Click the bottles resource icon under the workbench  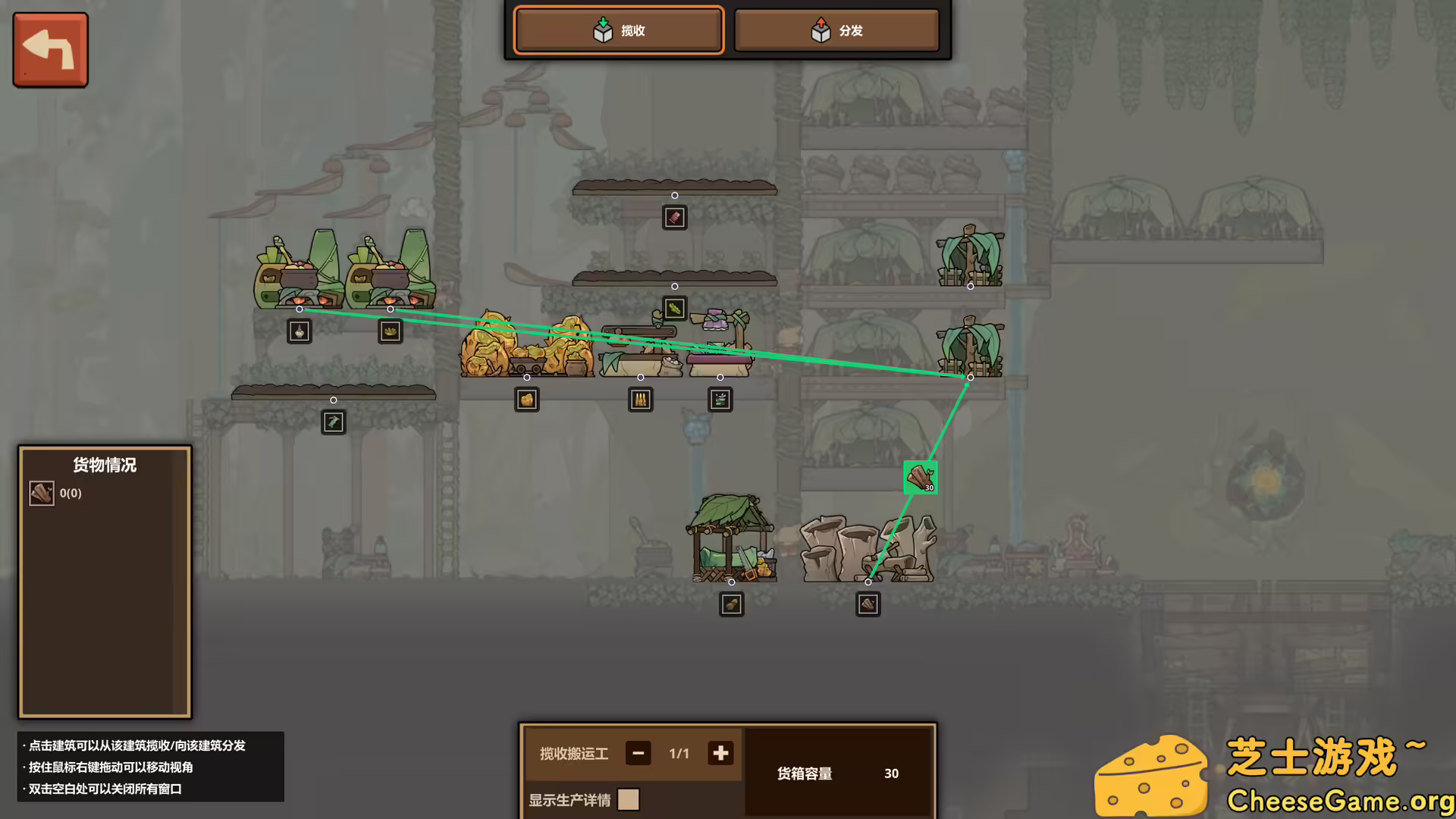coord(641,400)
